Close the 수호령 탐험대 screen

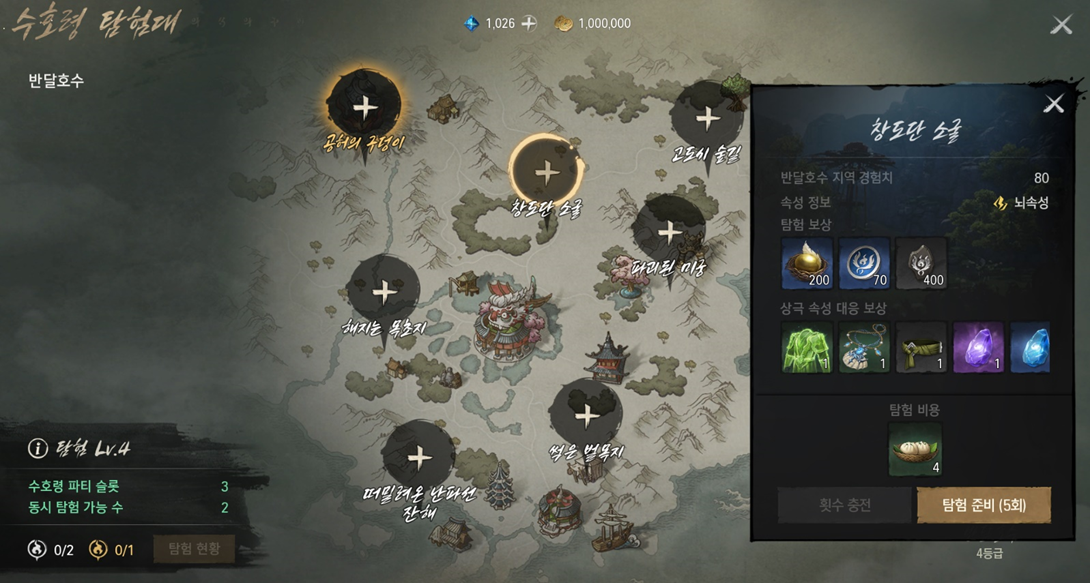(x=1061, y=25)
